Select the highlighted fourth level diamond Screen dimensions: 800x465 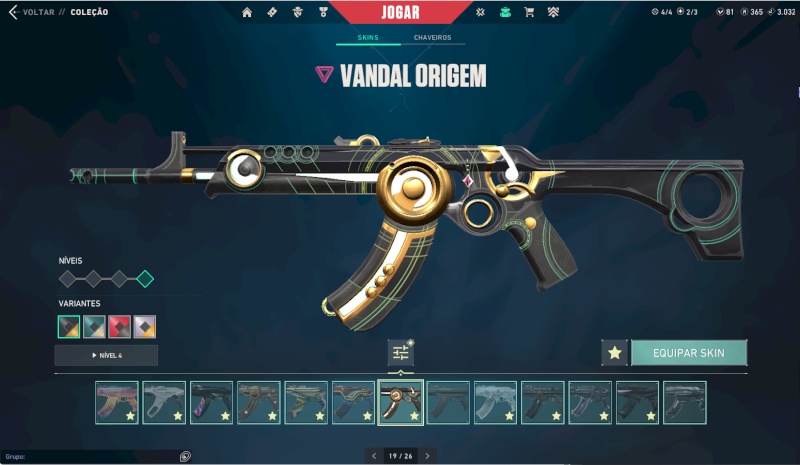point(145,279)
